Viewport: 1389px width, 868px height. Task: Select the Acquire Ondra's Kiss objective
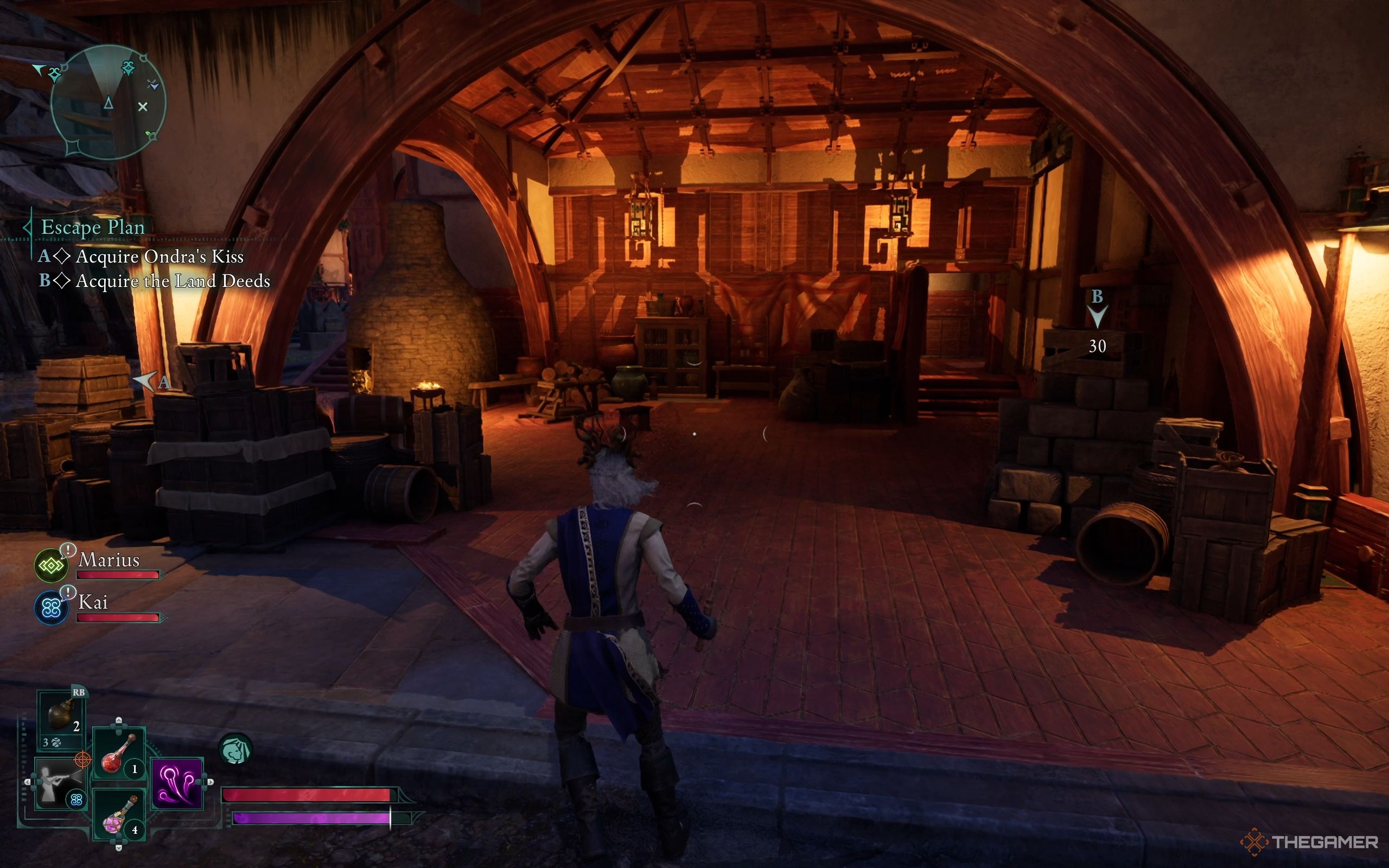click(160, 257)
